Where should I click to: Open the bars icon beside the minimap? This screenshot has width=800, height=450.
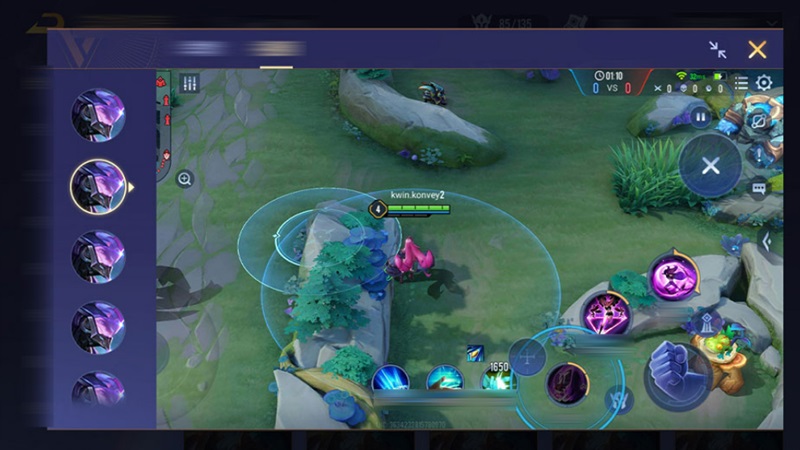189,84
